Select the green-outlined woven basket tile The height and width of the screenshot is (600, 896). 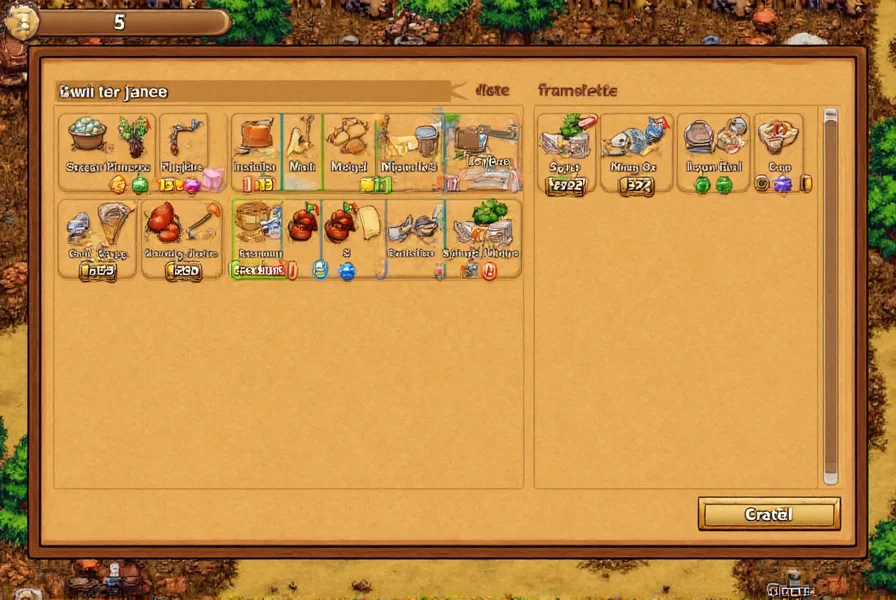pos(258,239)
